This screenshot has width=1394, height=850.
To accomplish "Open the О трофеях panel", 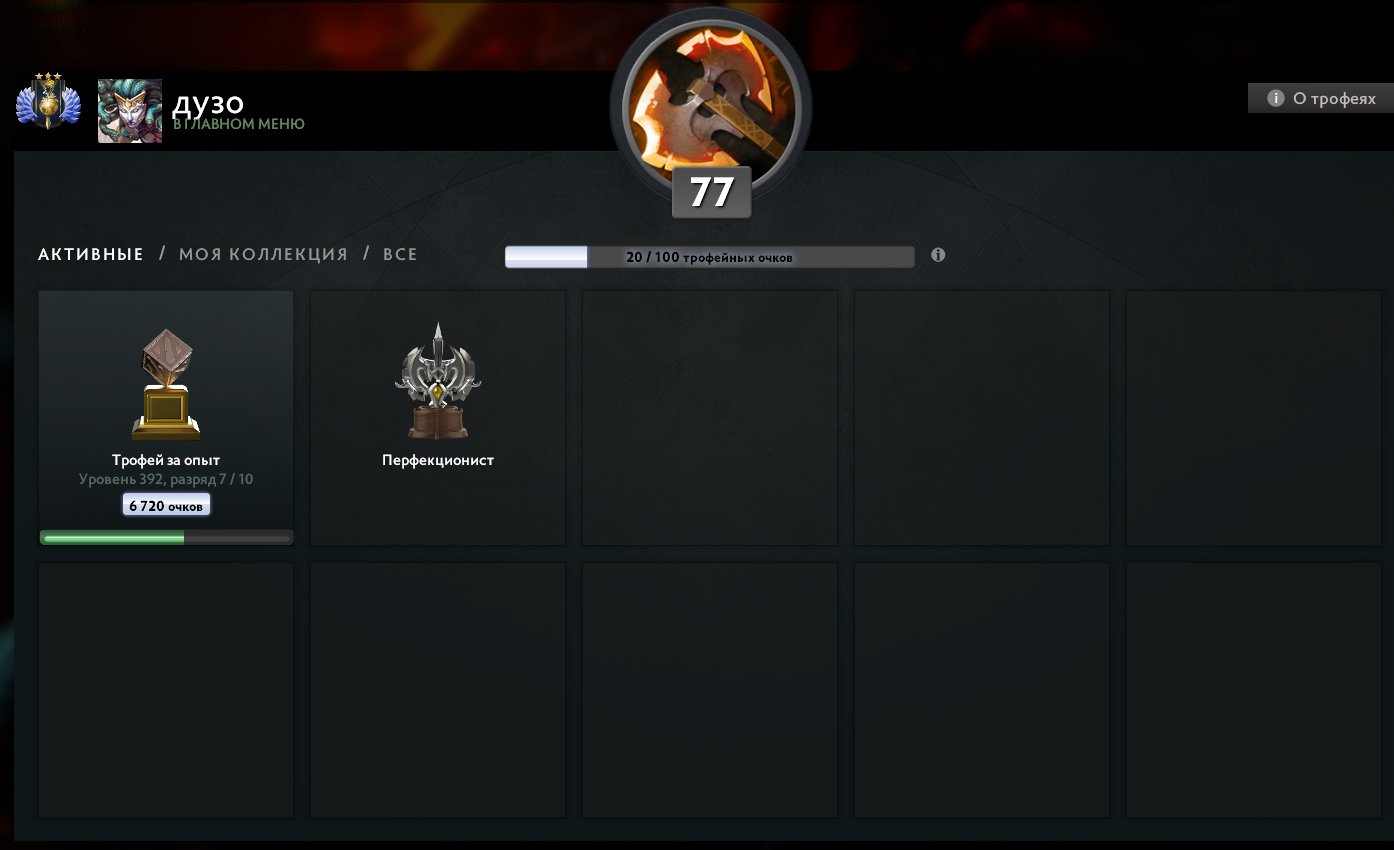I will tap(1320, 98).
